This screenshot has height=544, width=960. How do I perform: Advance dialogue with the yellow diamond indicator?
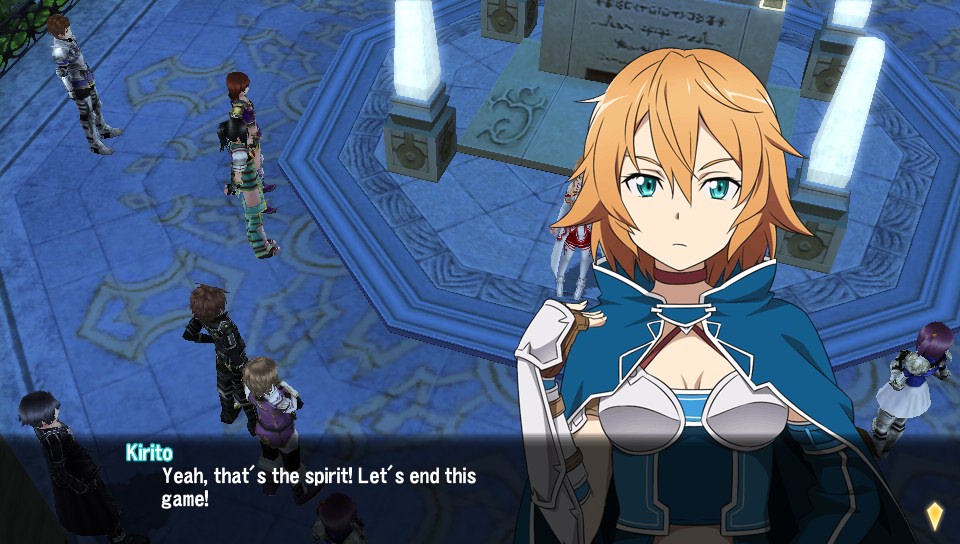click(x=934, y=515)
